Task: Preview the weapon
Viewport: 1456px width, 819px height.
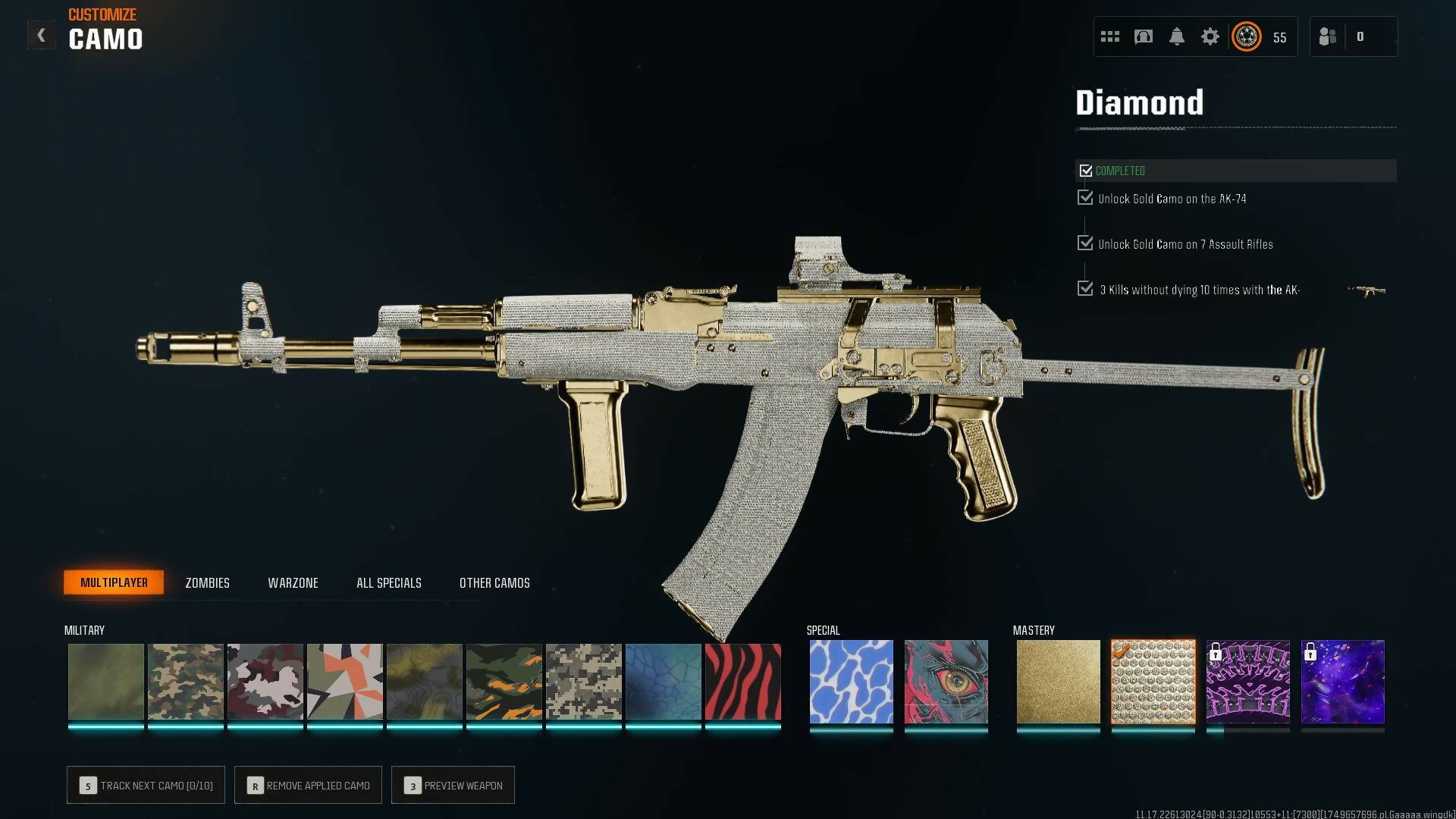Action: [453, 786]
